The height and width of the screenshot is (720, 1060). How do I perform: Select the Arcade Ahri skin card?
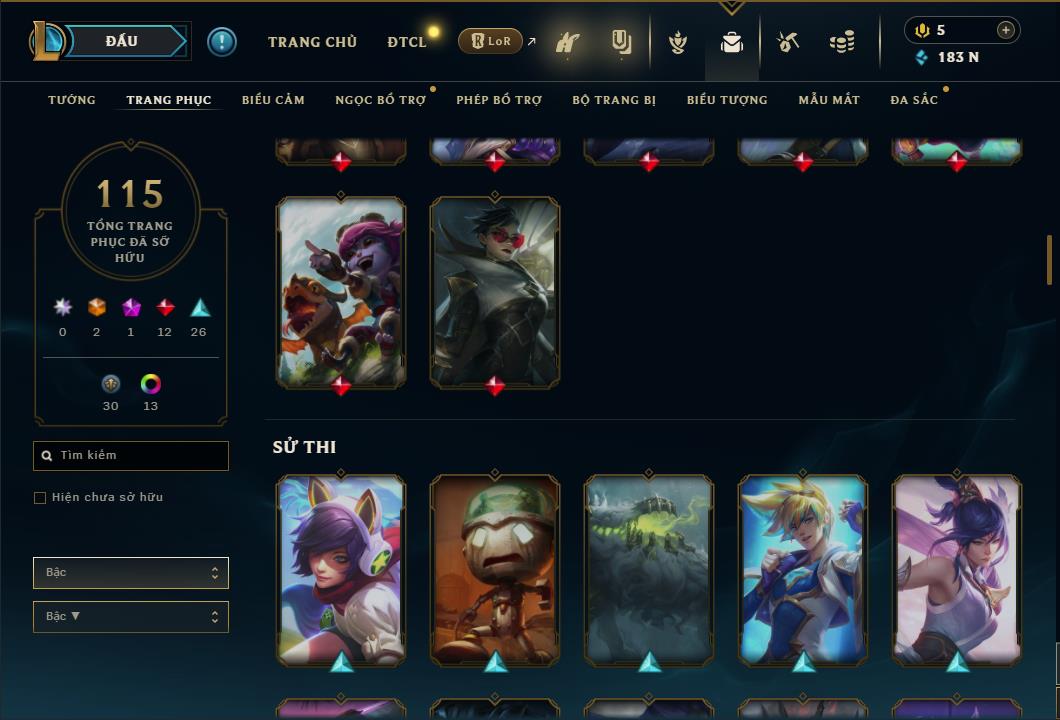click(x=341, y=568)
